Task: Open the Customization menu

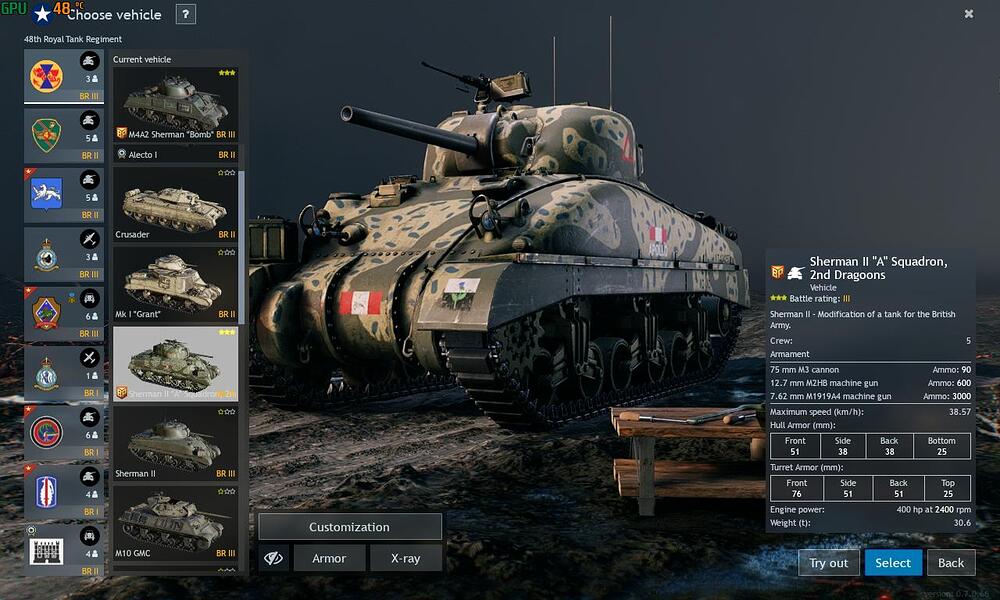Action: [349, 527]
